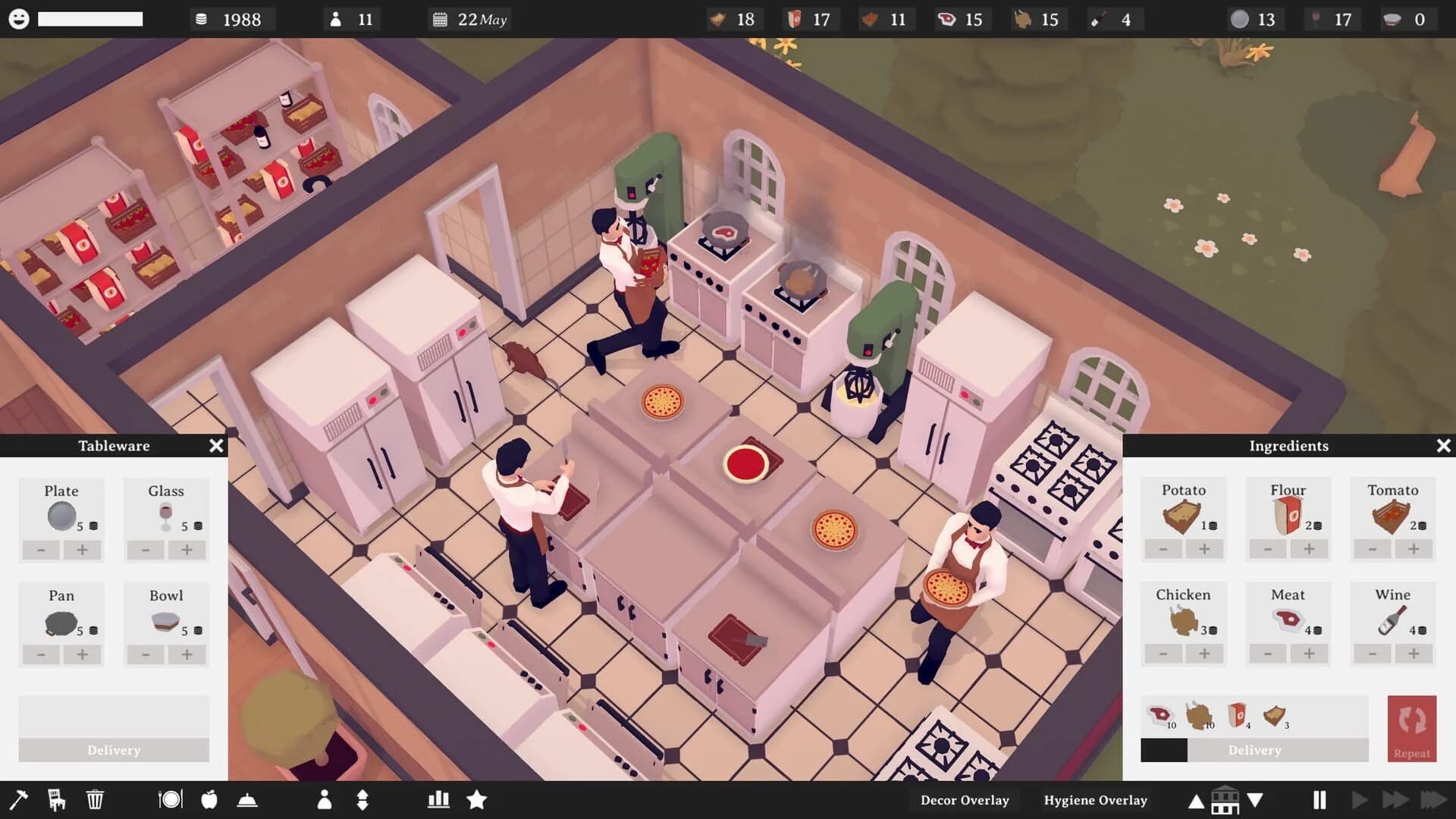
Task: Open reviews via the star icon
Action: (478, 799)
